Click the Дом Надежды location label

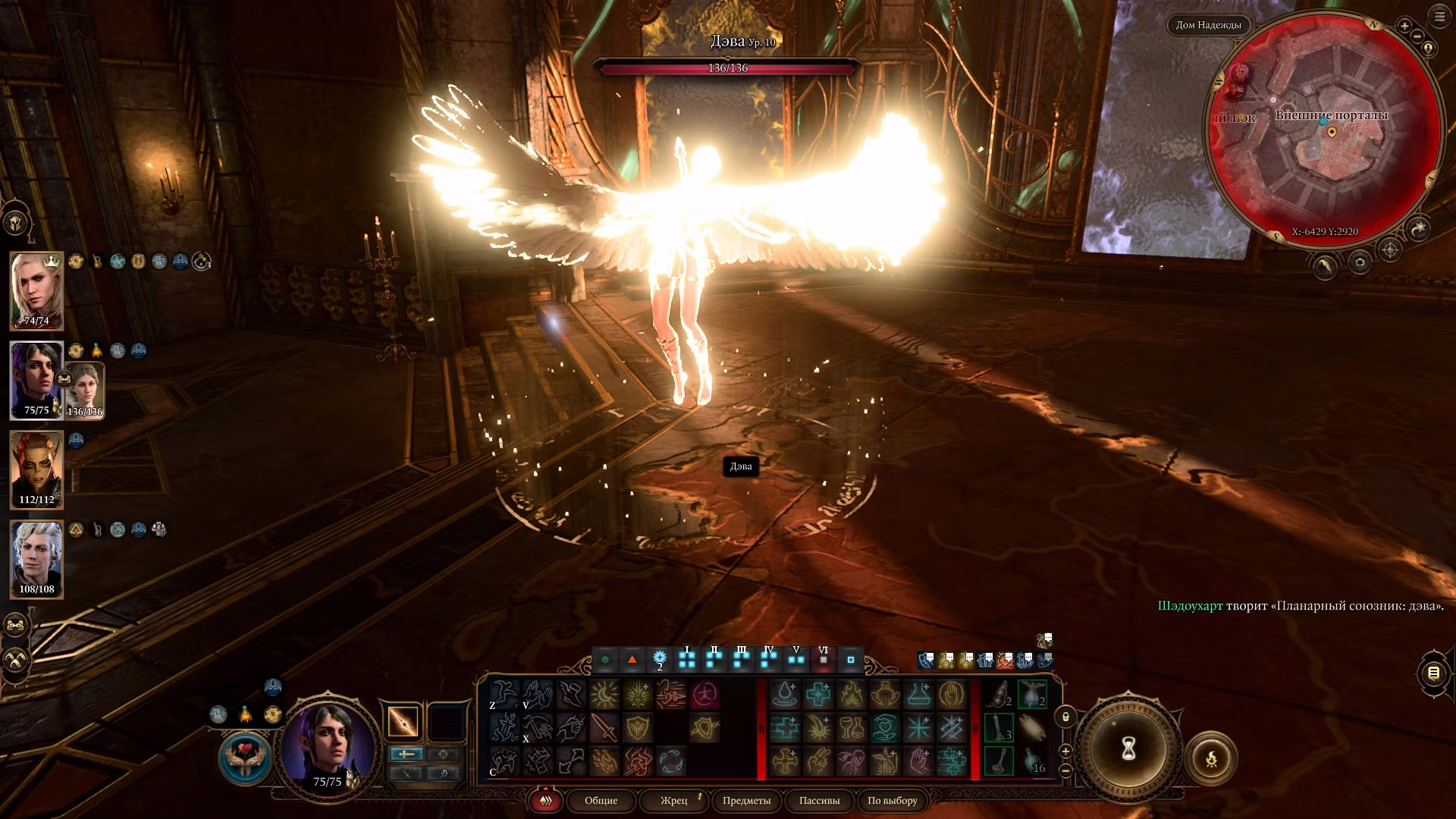1208,25
